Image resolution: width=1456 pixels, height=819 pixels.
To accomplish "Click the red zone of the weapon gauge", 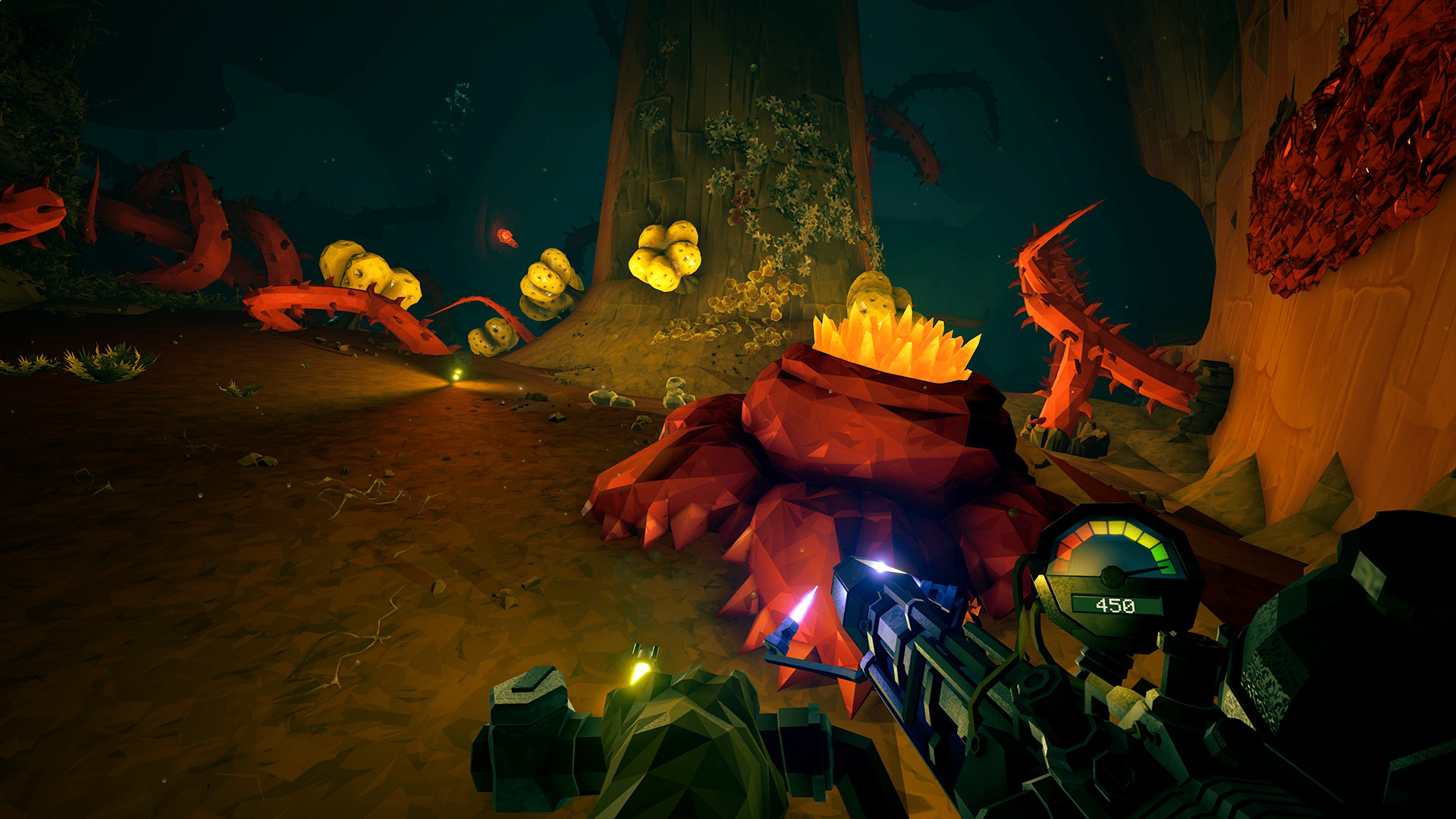I will 1065,550.
